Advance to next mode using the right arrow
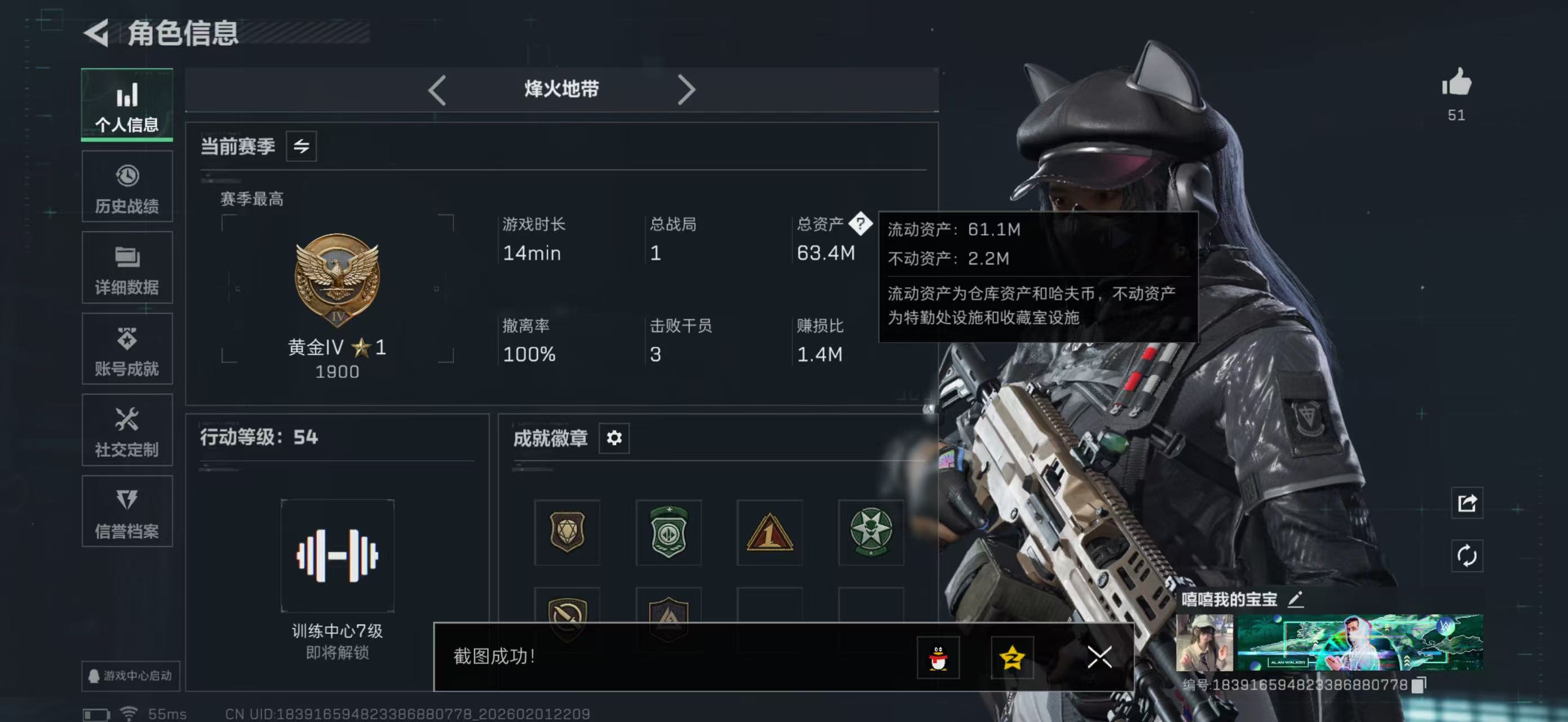The image size is (1568, 722). click(x=688, y=89)
